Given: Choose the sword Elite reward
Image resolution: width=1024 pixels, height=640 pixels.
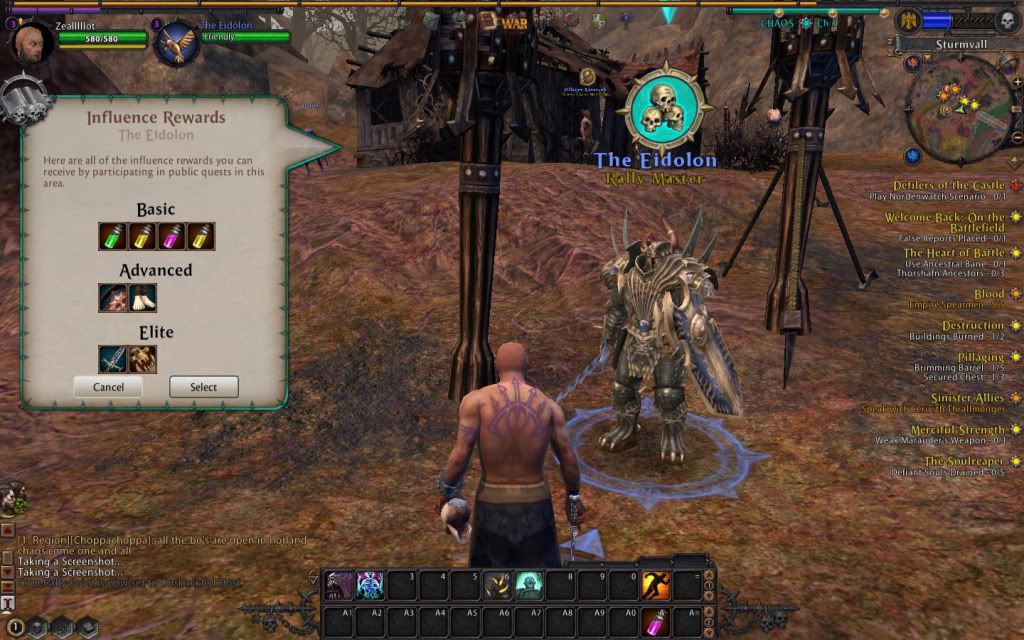Looking at the screenshot, I should 112,358.
